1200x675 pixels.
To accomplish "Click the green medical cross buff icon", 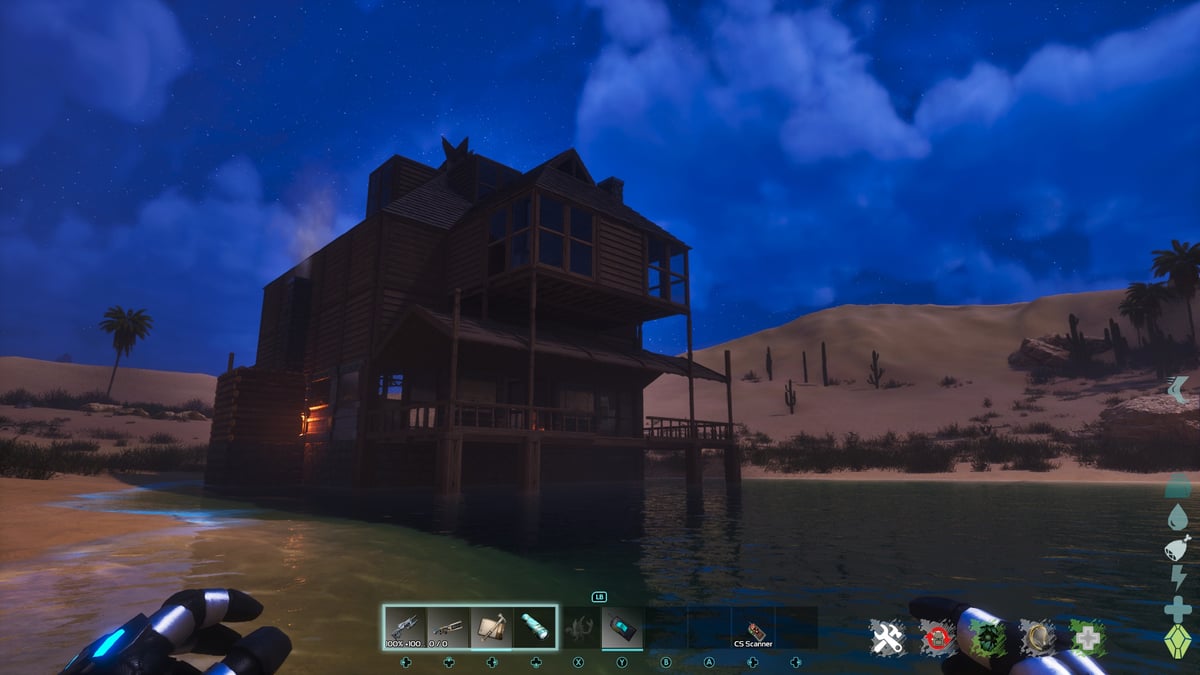I will tap(1087, 637).
